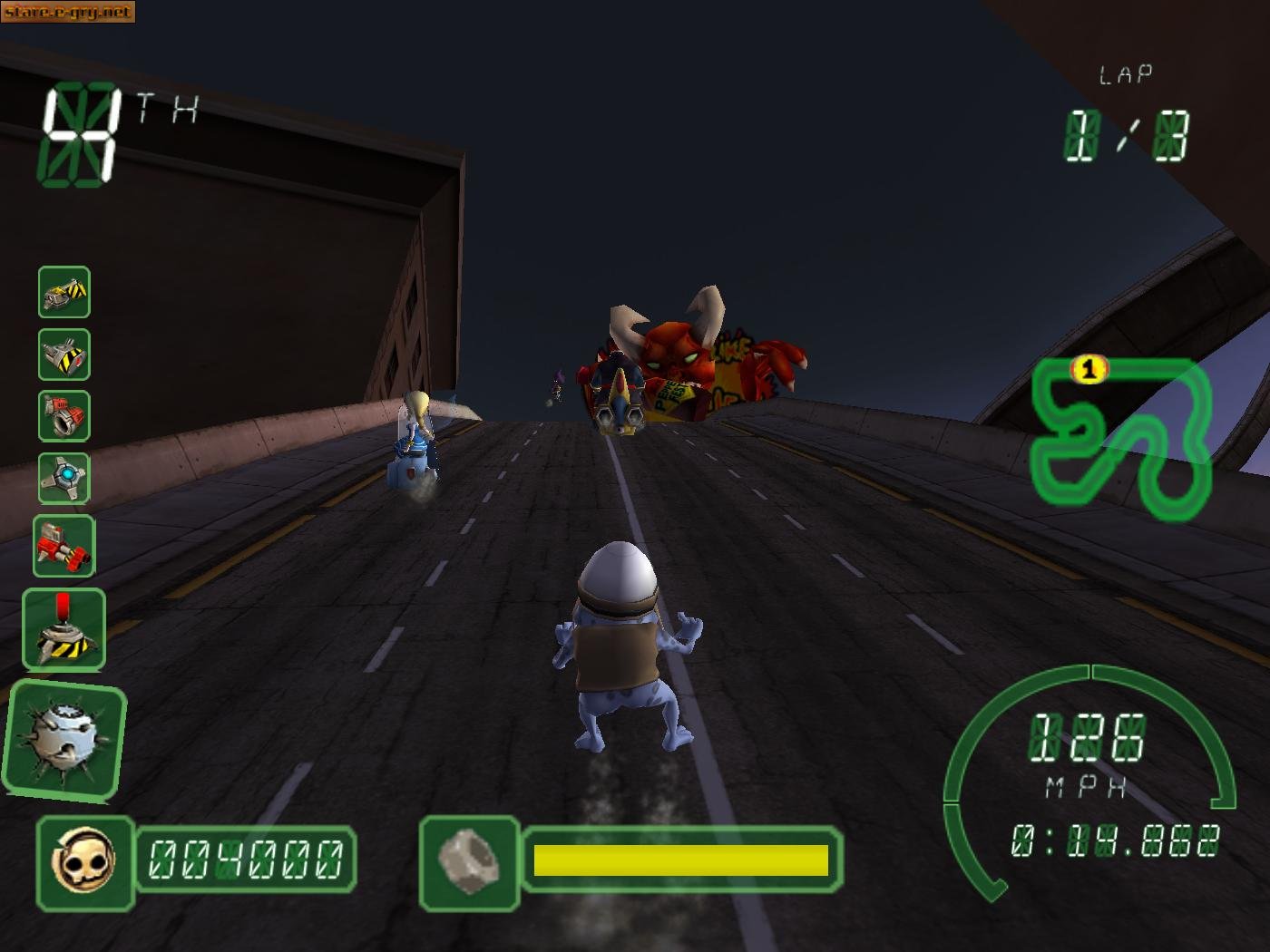Click the hazard-striped cone bomb icon
The image size is (1270, 952).
click(x=63, y=356)
